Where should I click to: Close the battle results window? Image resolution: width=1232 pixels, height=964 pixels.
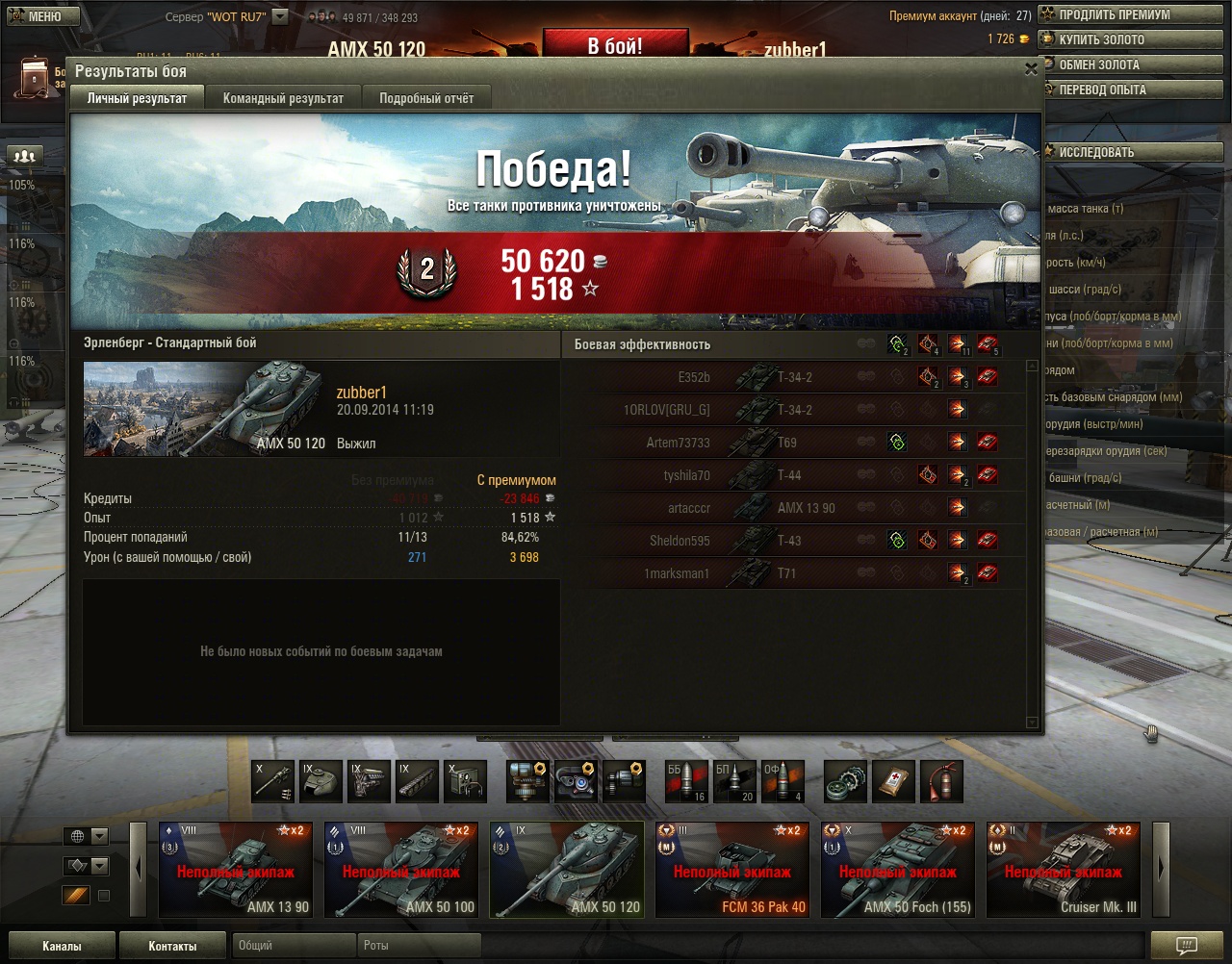(1031, 69)
